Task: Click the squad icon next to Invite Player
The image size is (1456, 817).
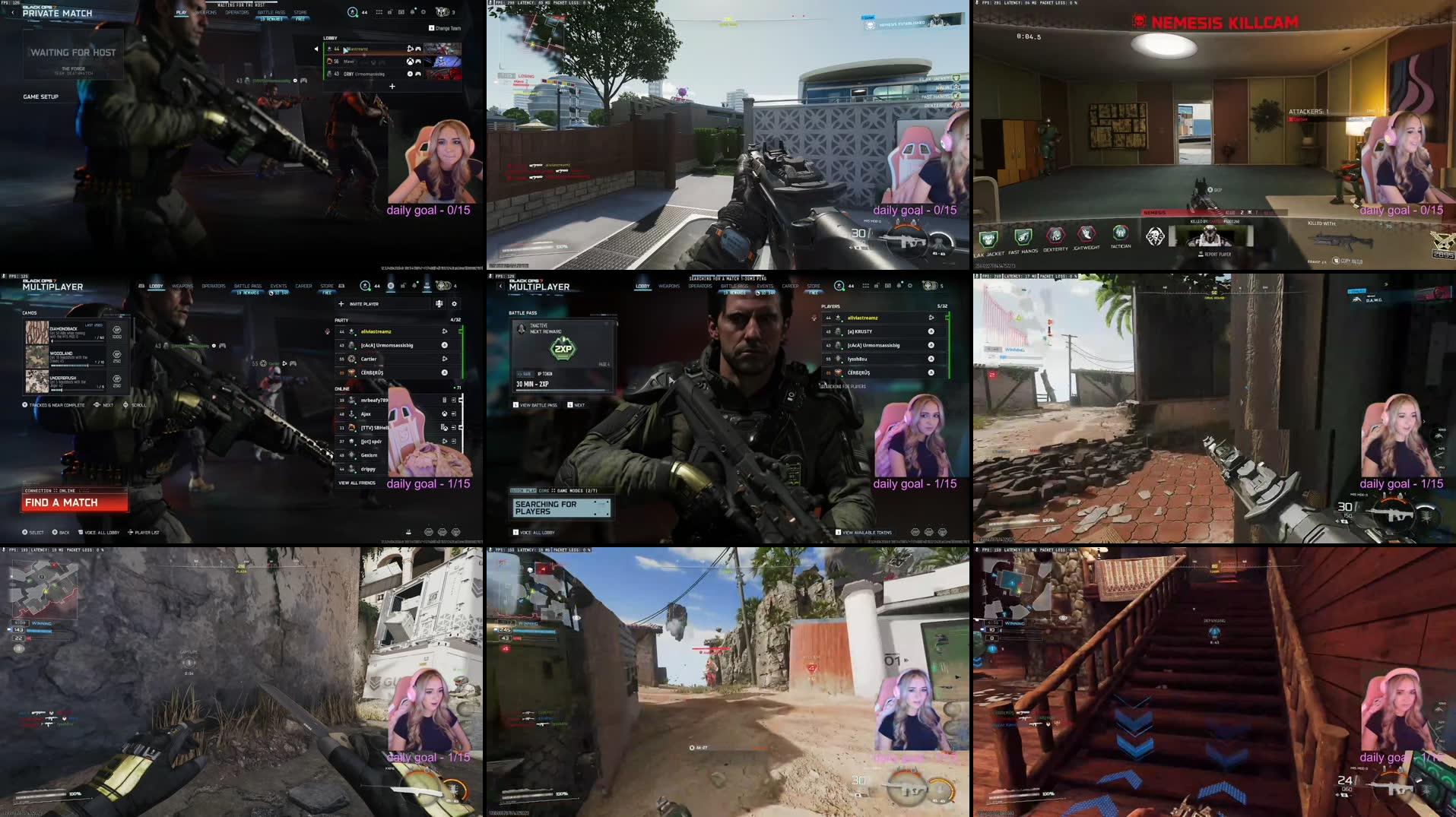Action: 439,304
